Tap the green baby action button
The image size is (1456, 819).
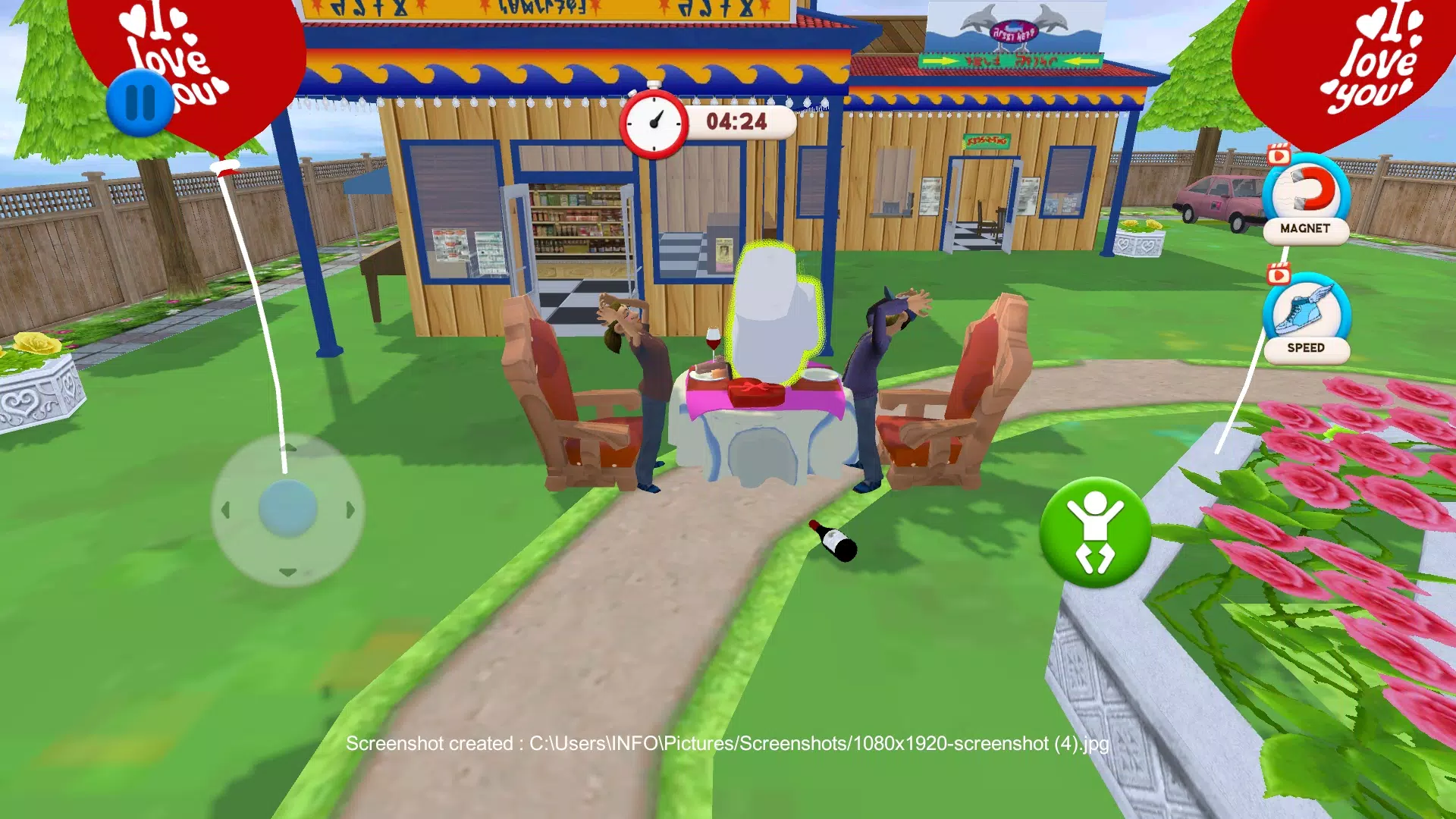pos(1094,532)
